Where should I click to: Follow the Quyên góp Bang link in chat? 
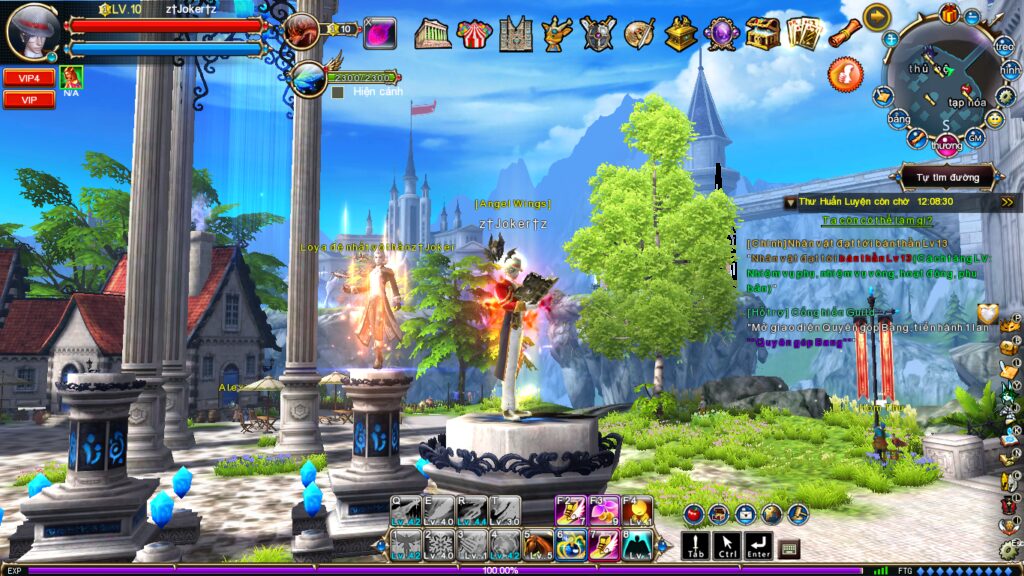tap(800, 341)
